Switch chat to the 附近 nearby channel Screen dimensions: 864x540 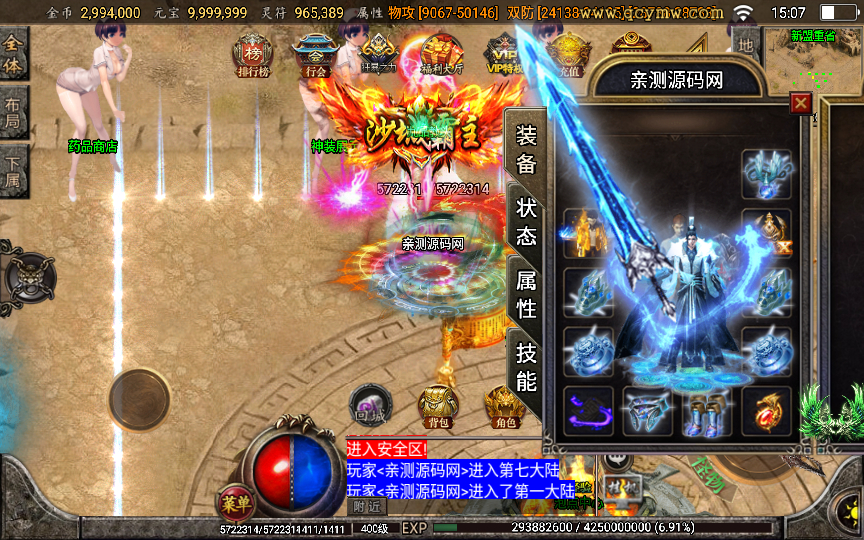click(370, 507)
